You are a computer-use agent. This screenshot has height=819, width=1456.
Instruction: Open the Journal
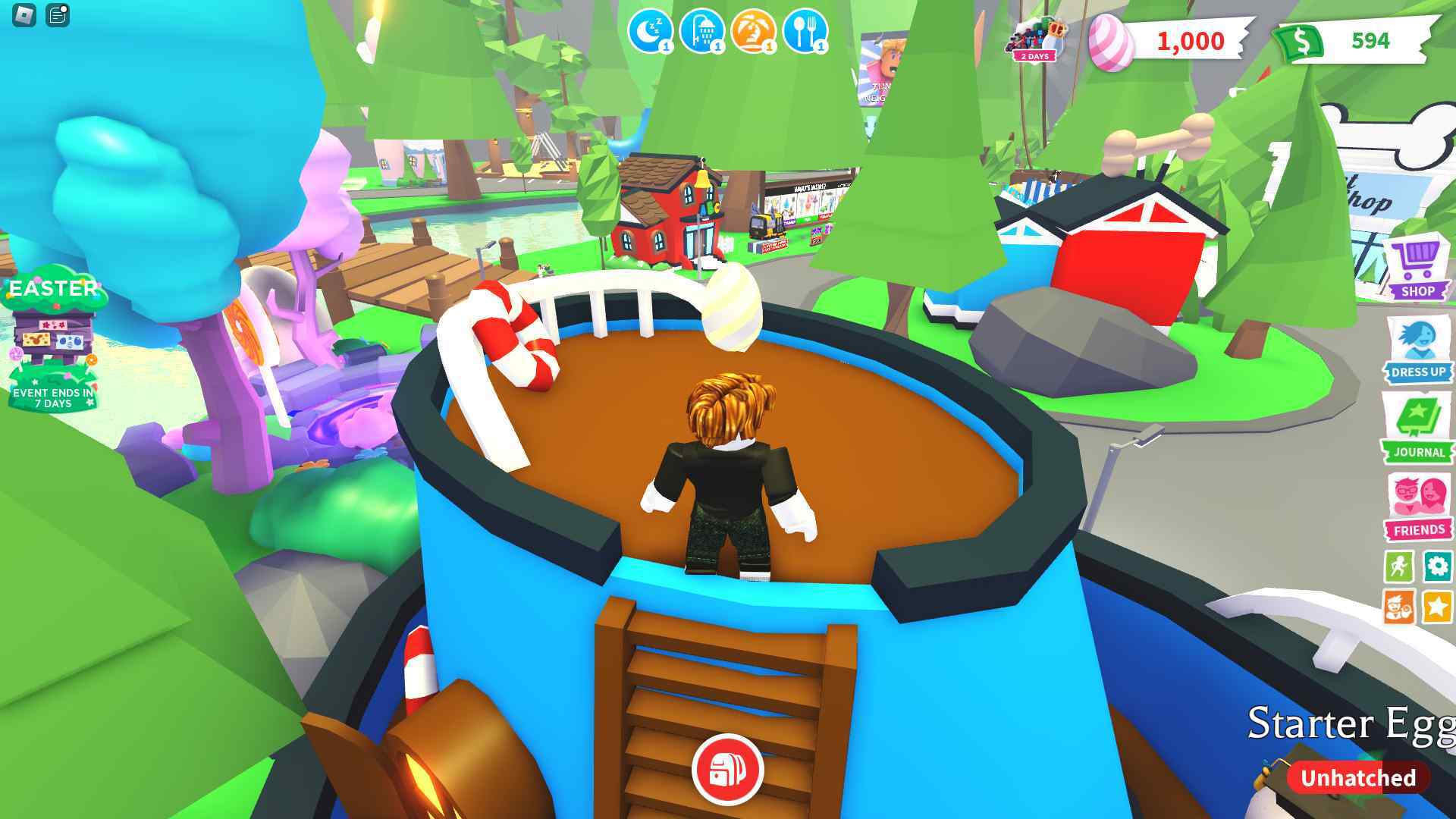click(1417, 430)
